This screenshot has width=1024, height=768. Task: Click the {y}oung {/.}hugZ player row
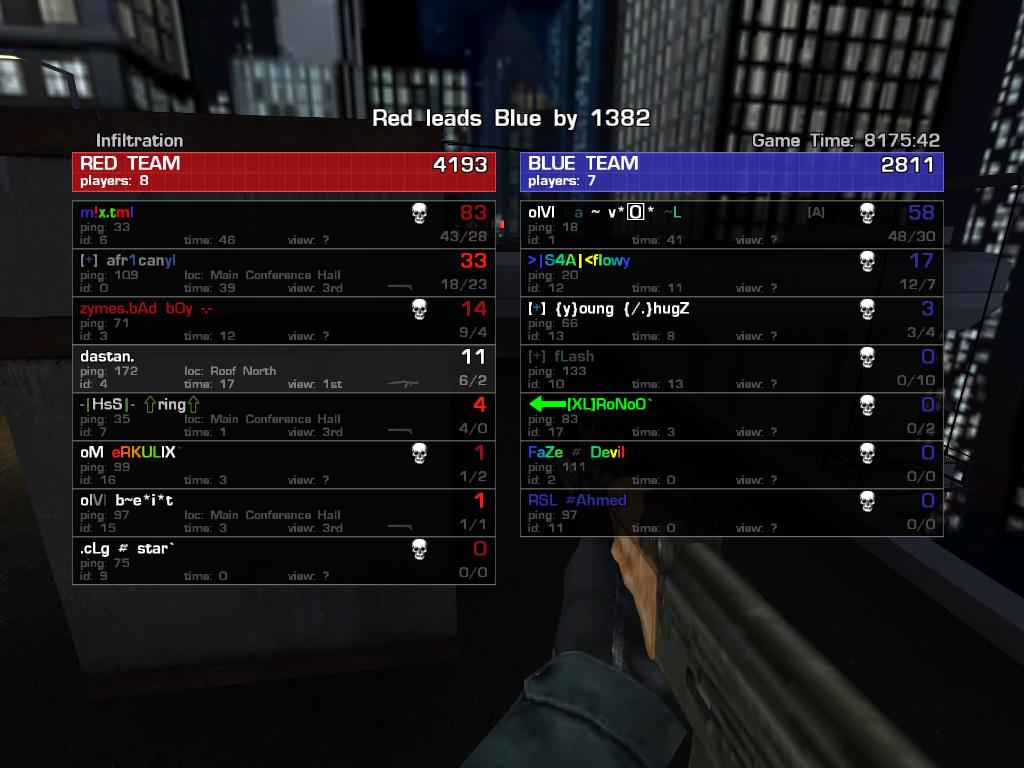point(732,321)
